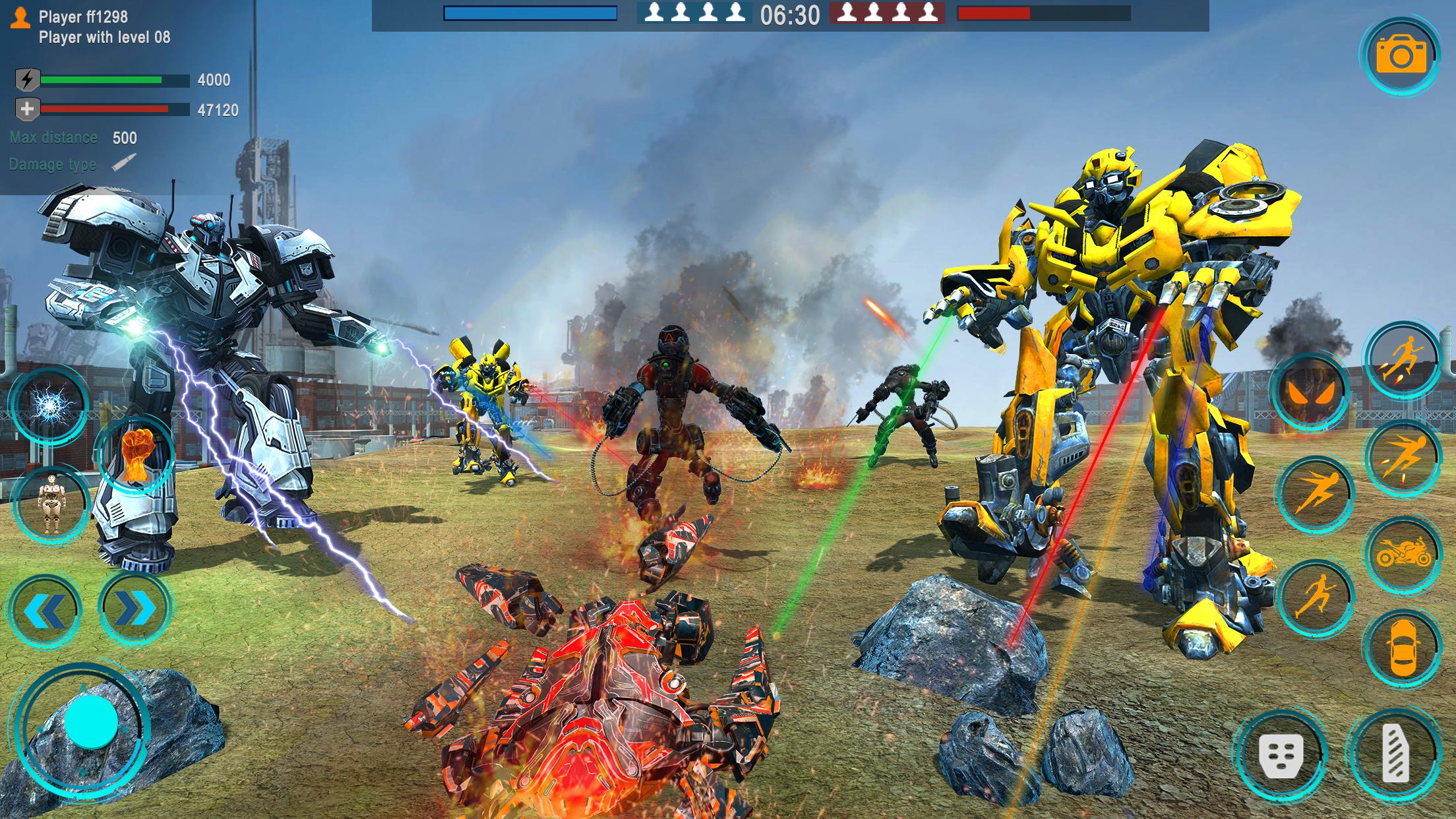1456x819 pixels.
Task: Tap the accelerator pedal button
Action: [1395, 754]
